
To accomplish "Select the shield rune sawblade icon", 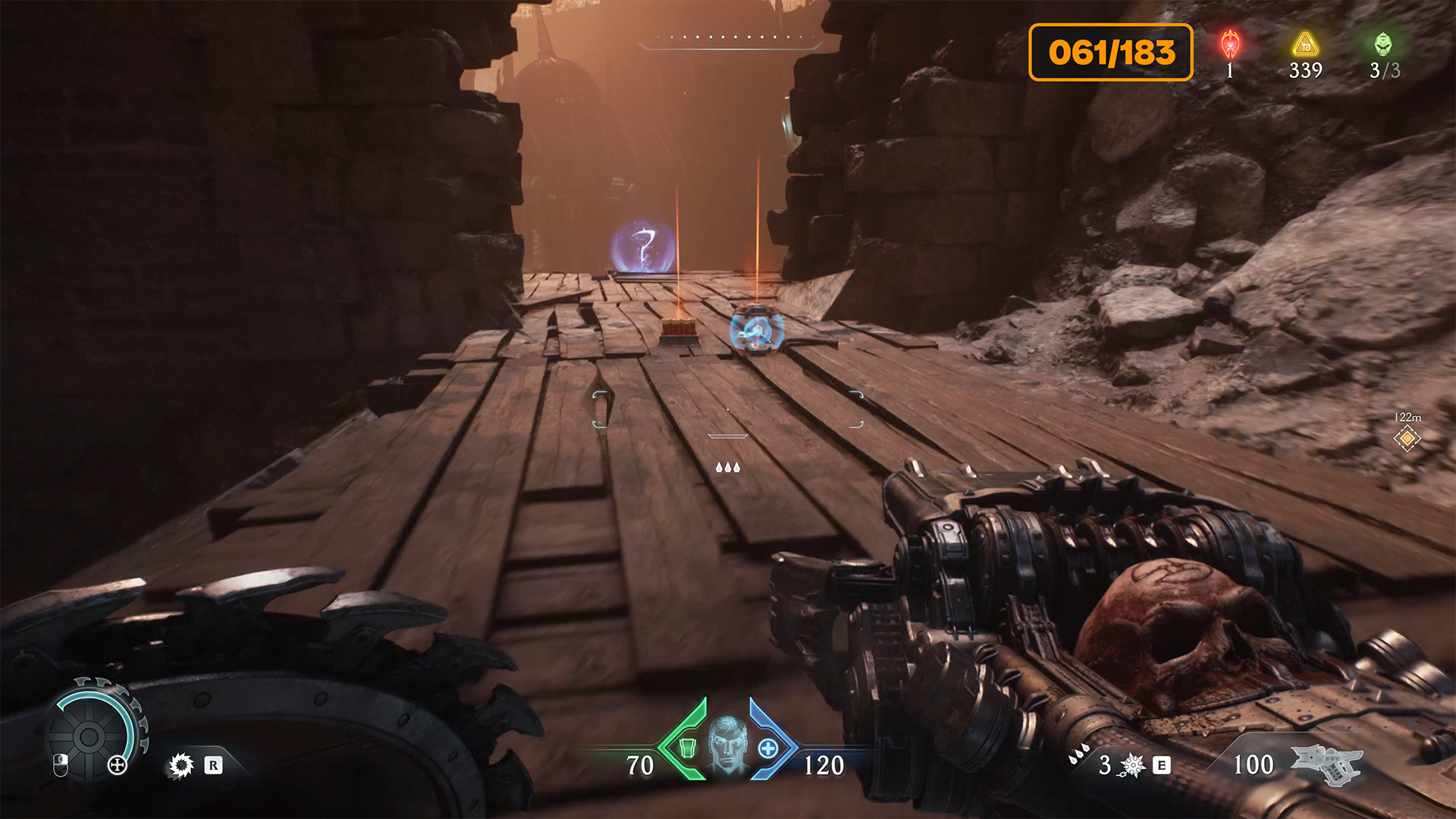I will click(181, 765).
